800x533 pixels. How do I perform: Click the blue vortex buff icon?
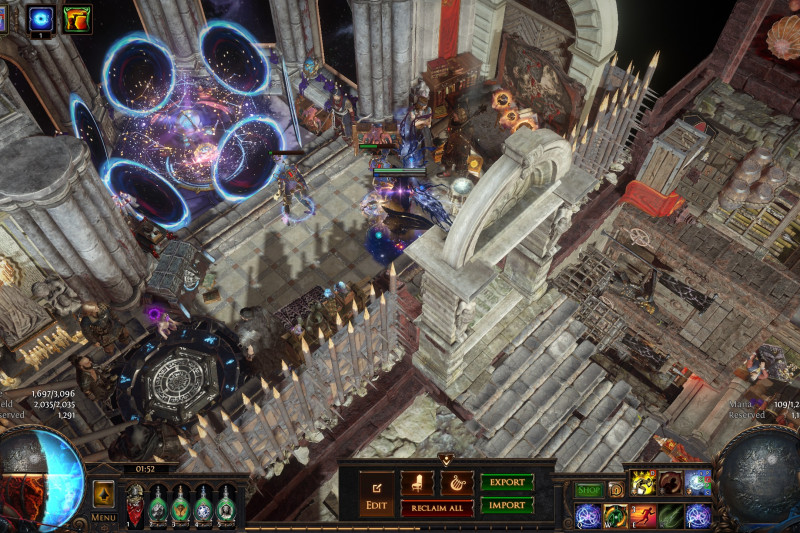tap(41, 17)
